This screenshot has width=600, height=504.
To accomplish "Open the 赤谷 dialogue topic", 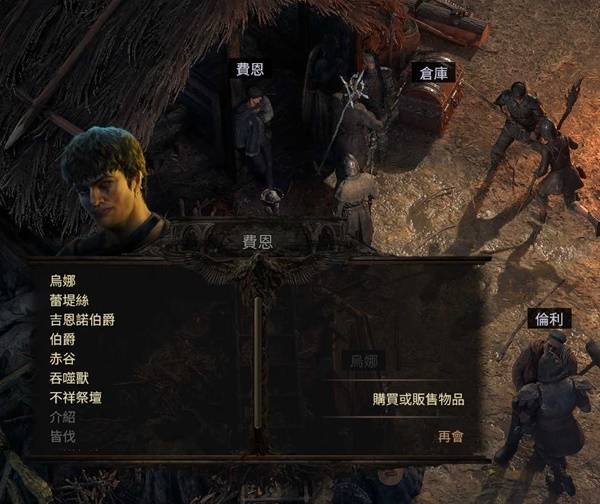I will click(x=62, y=359).
